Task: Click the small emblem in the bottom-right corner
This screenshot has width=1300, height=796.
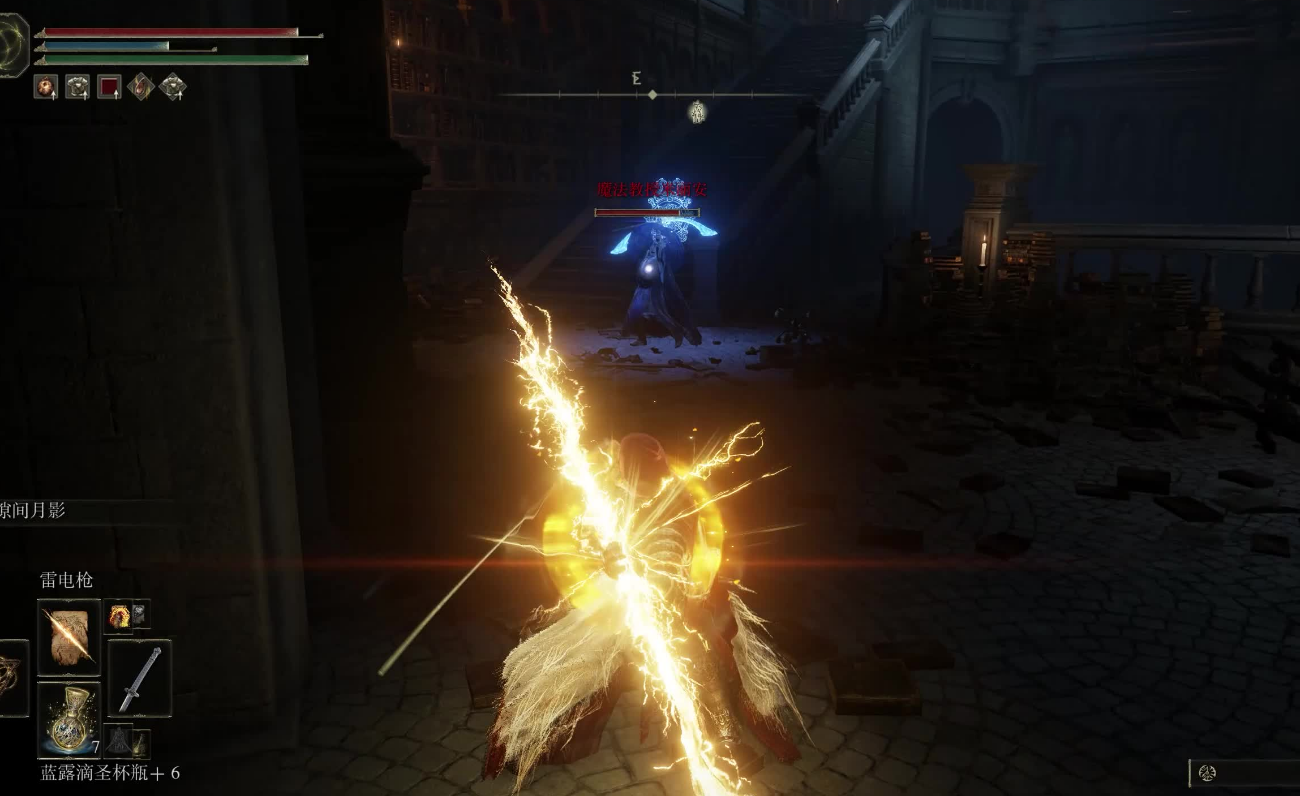Action: pyautogui.click(x=1207, y=773)
